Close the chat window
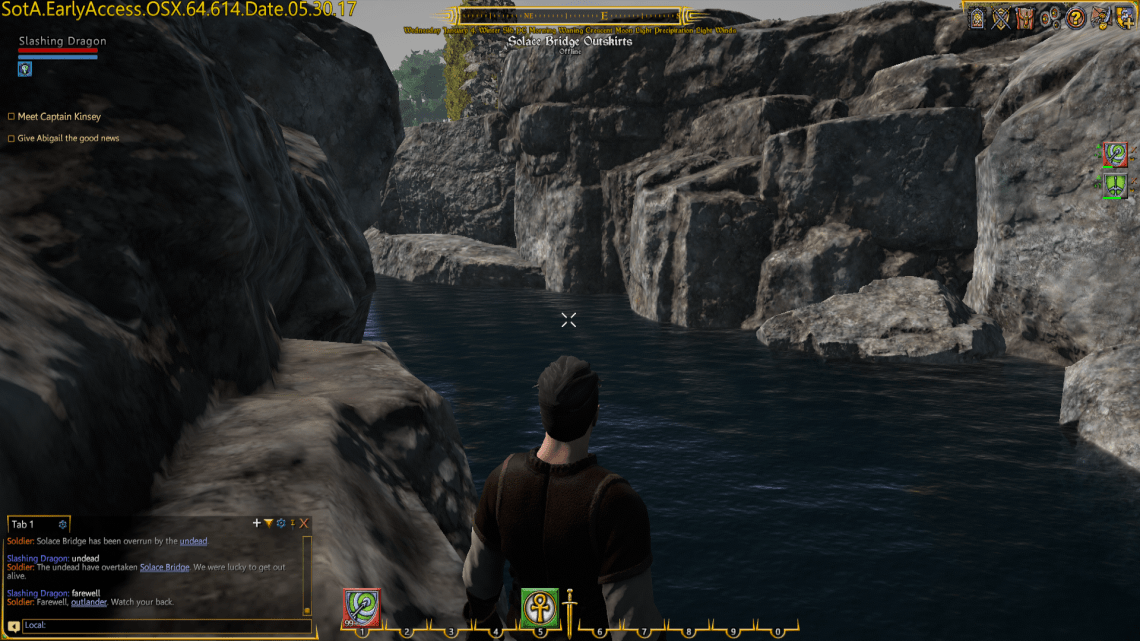Viewport: 1140px width, 641px height. coord(304,523)
